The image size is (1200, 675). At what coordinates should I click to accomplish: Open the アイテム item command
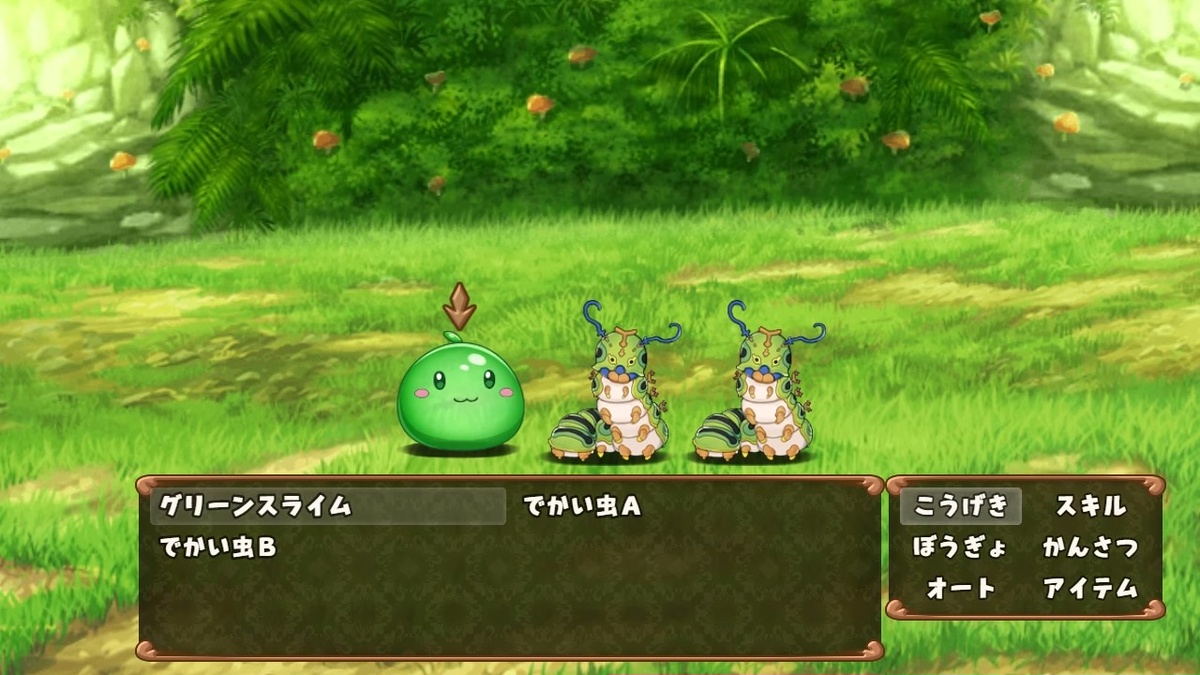1090,588
